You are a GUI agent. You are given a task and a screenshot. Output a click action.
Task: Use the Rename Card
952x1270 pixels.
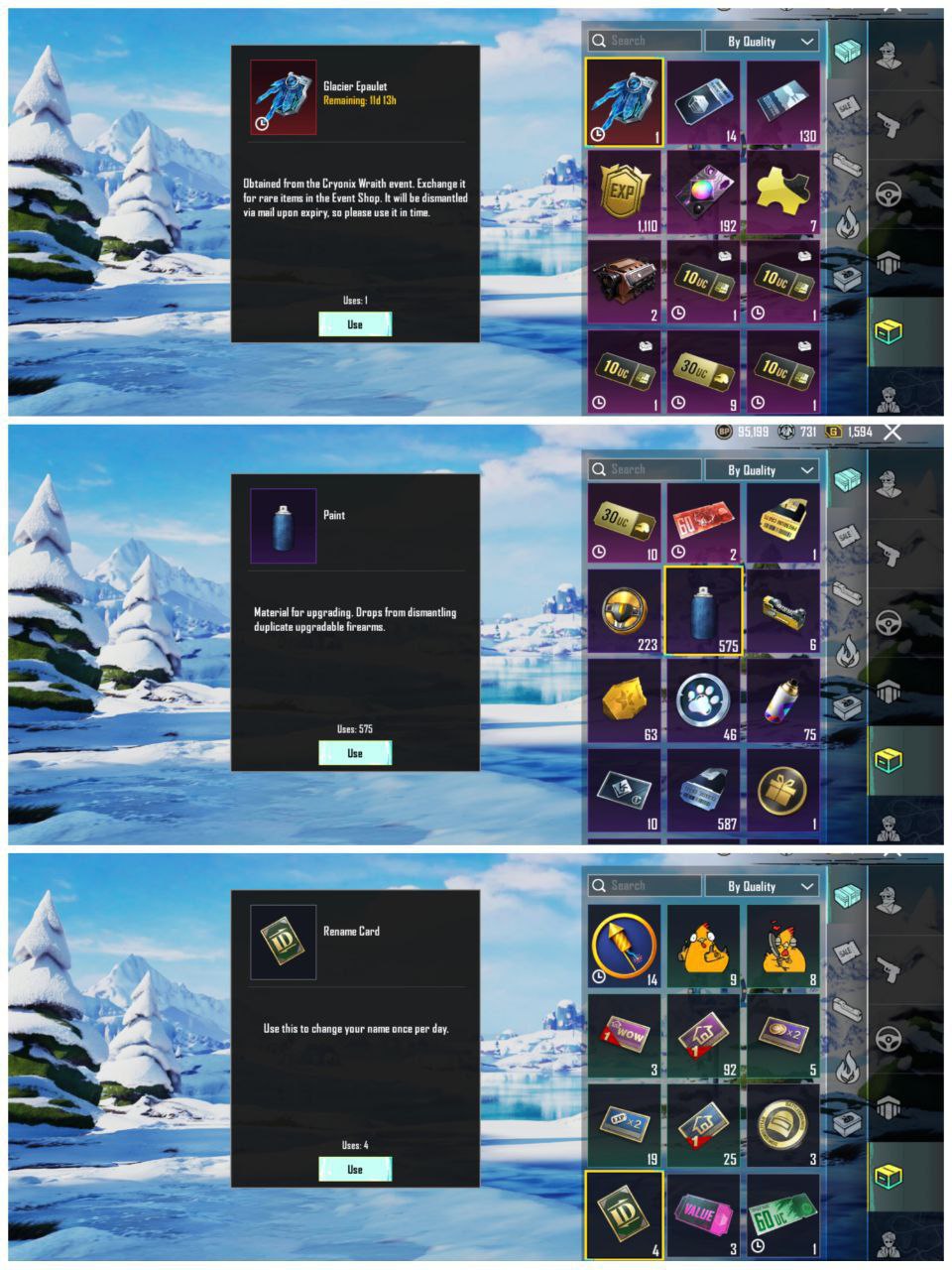(x=355, y=1169)
